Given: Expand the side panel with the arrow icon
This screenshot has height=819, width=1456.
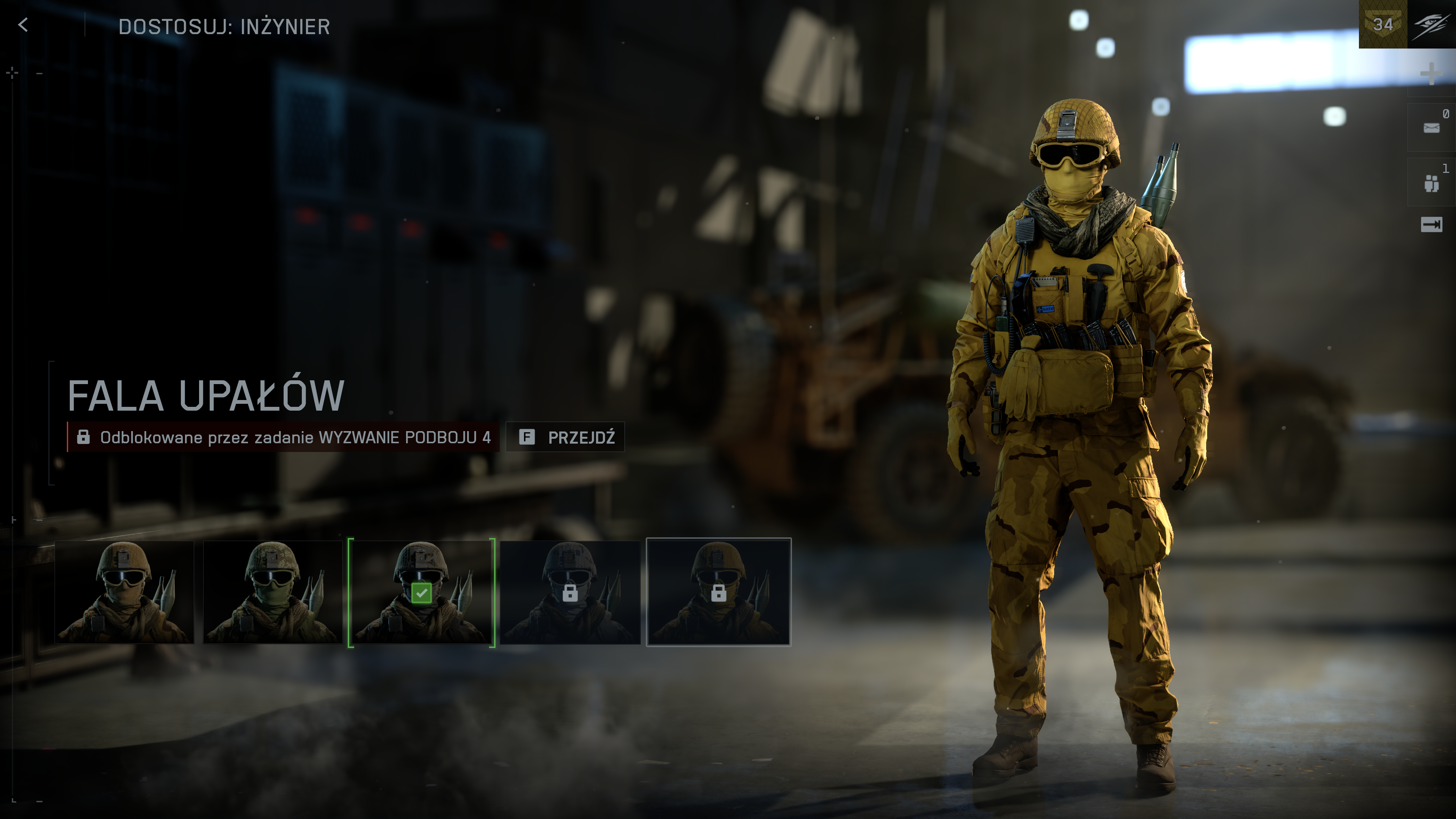Looking at the screenshot, I should click(1431, 225).
